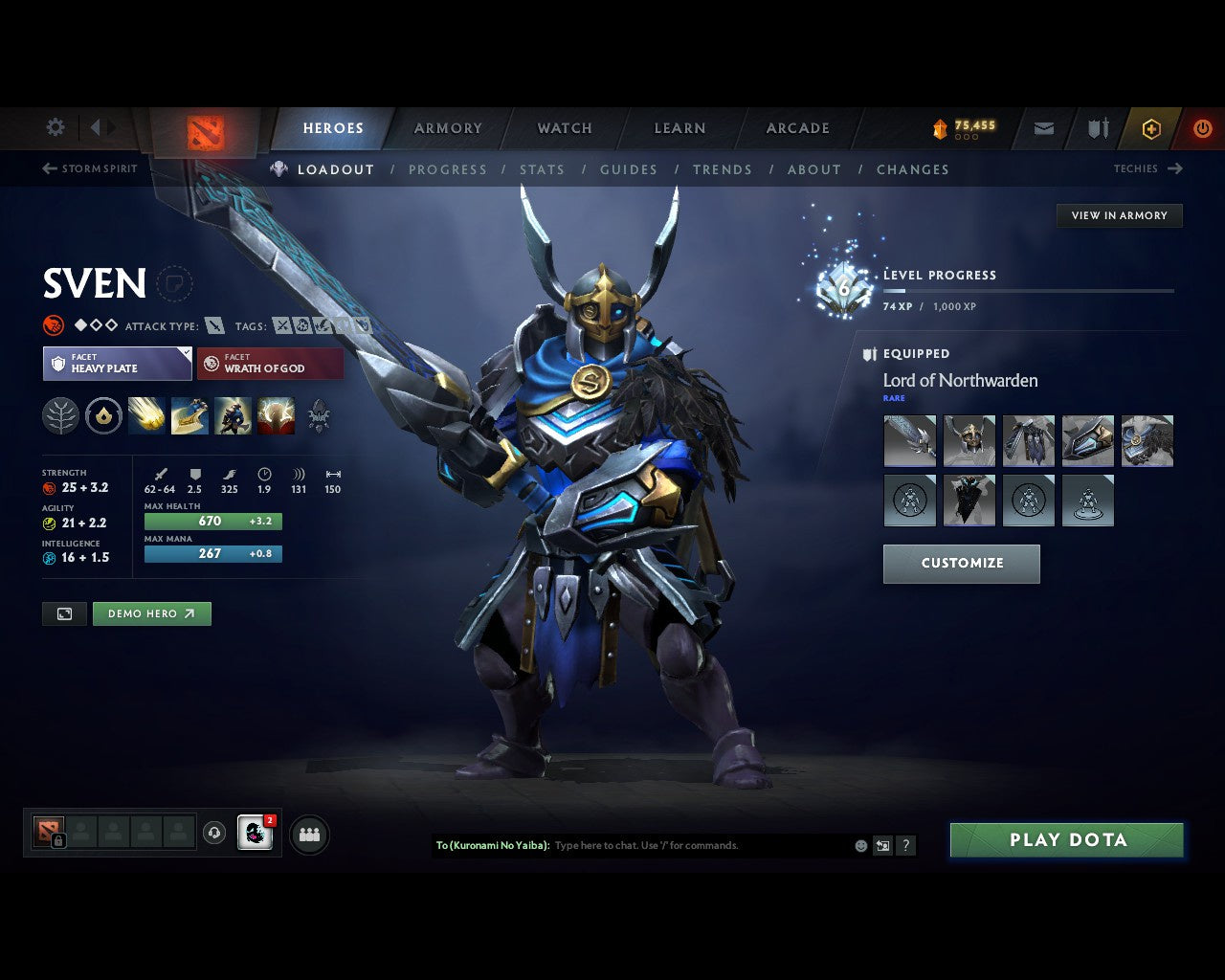Click the Max Health progress bar
Viewport: 1225px width, 980px height.
point(212,521)
